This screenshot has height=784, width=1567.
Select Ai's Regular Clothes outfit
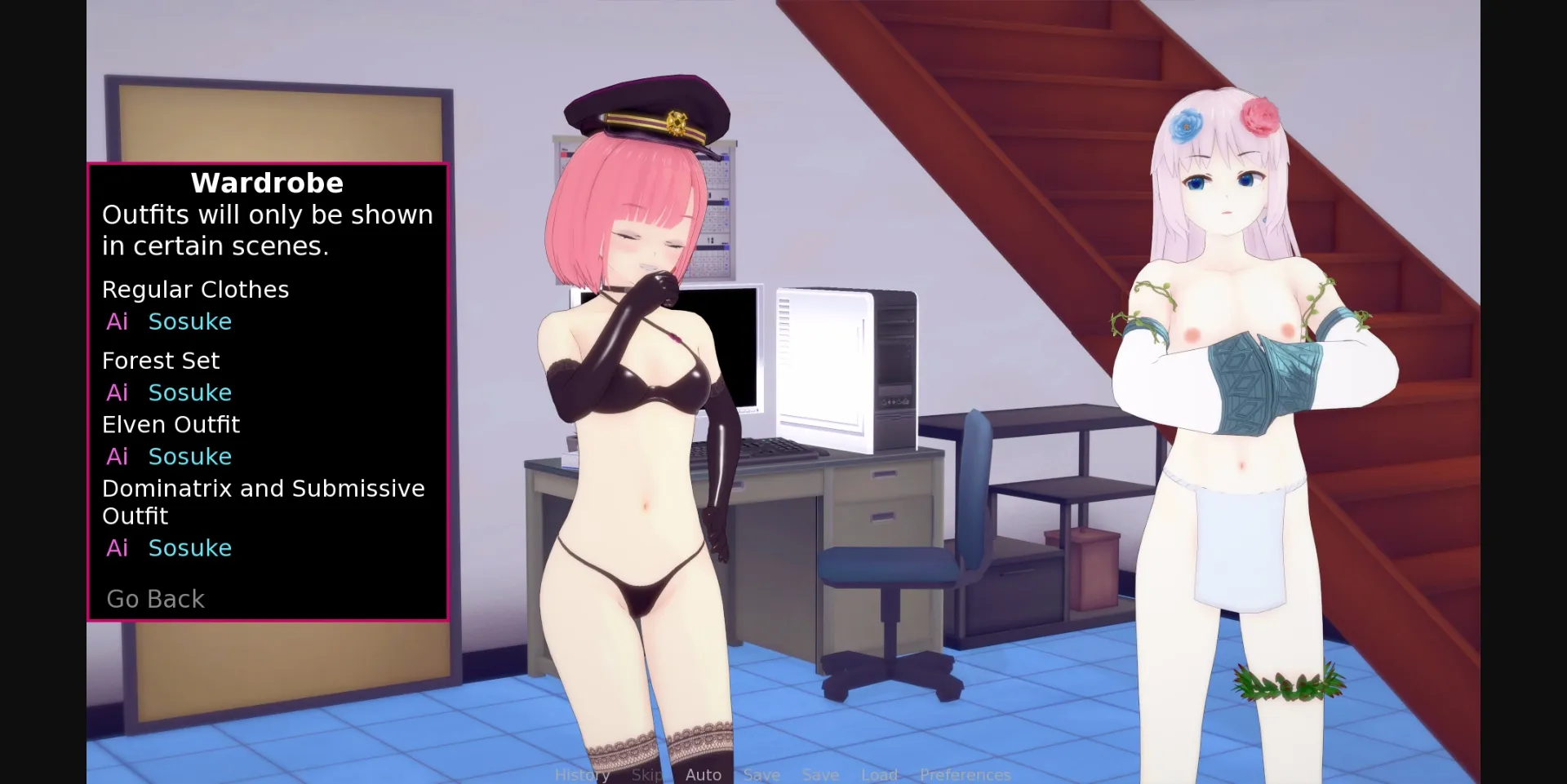118,321
